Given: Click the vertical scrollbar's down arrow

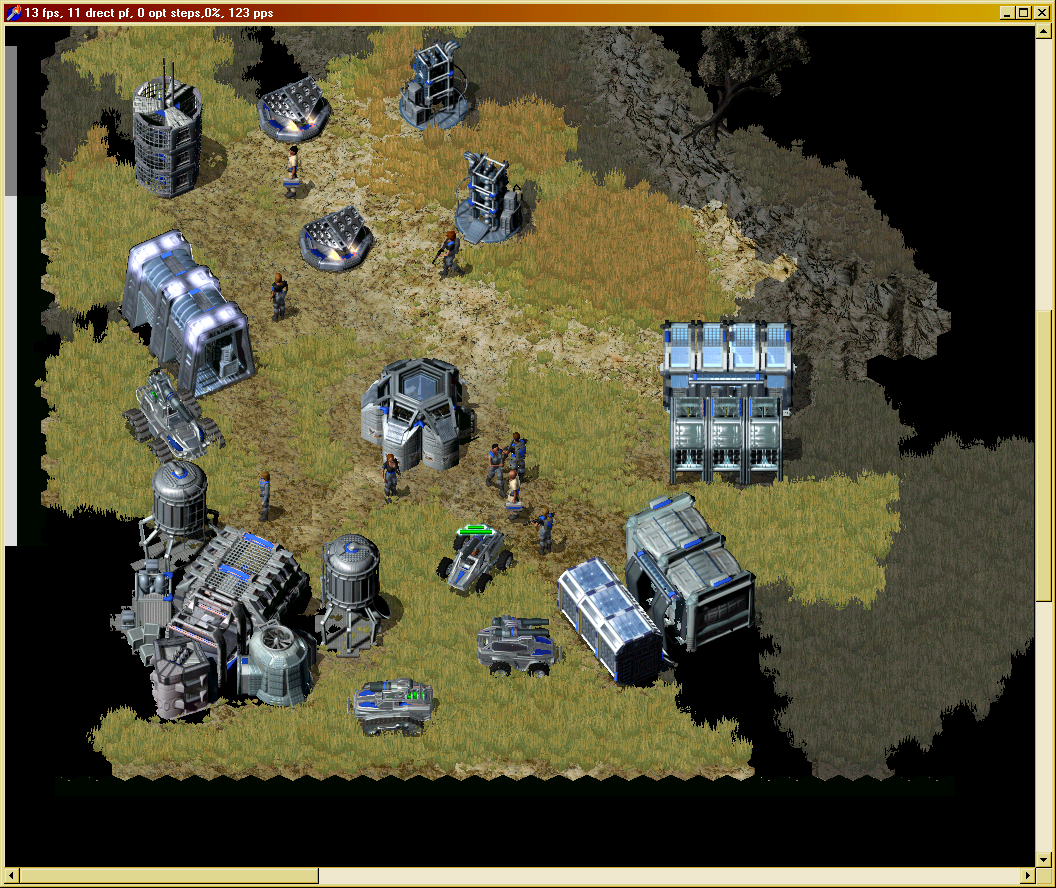Looking at the screenshot, I should click(1045, 858).
